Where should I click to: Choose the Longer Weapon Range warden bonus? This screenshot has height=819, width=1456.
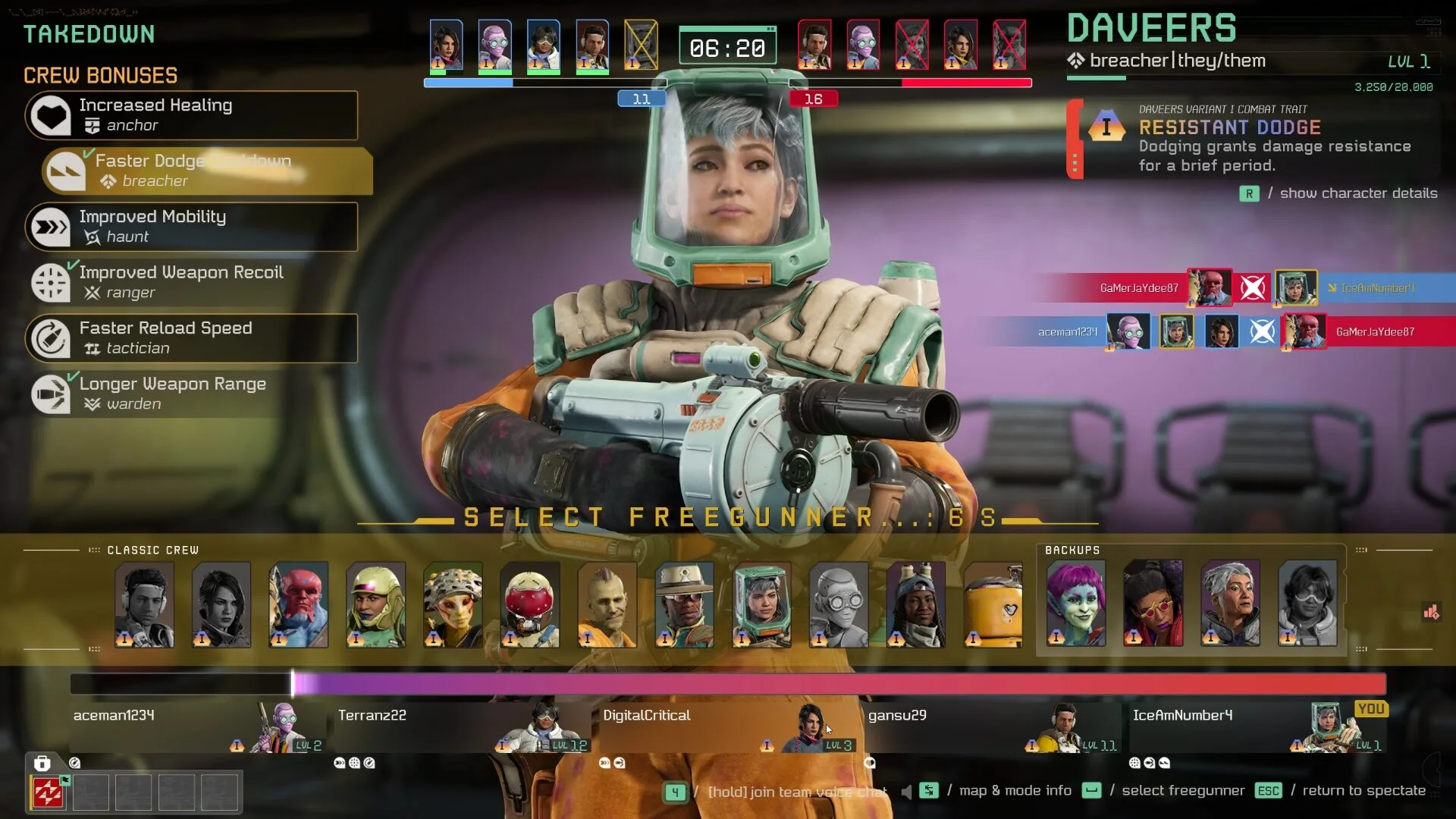tap(191, 394)
